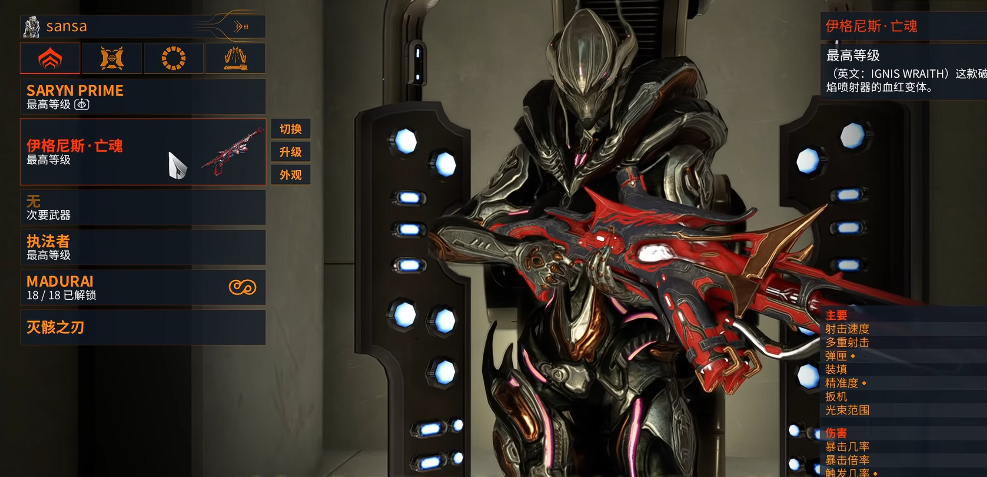Image resolution: width=987 pixels, height=477 pixels.
Task: Choose the empty 次要武器 secondary slot
Action: 143,207
